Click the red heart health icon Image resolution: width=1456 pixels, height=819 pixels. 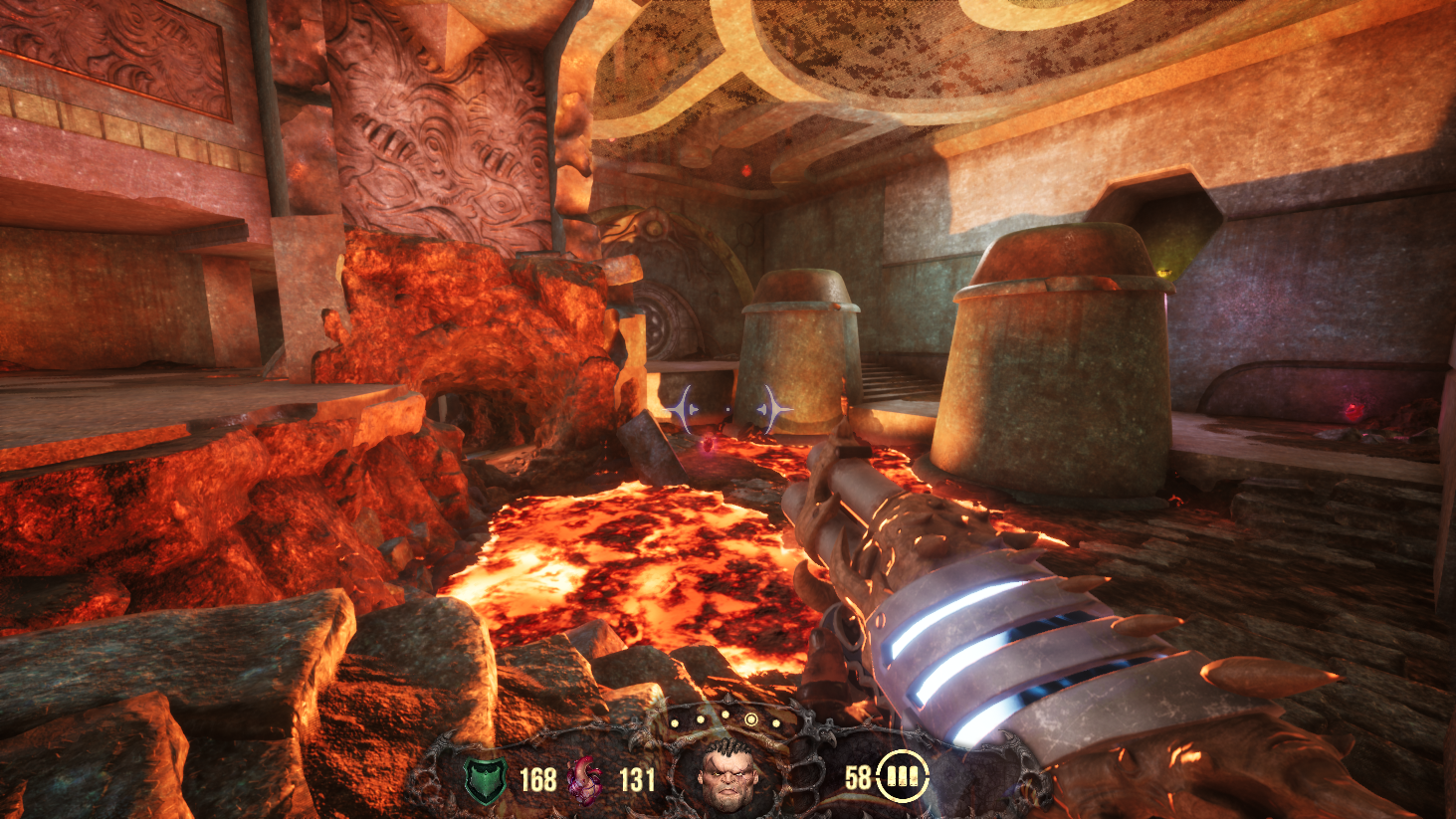point(585,779)
